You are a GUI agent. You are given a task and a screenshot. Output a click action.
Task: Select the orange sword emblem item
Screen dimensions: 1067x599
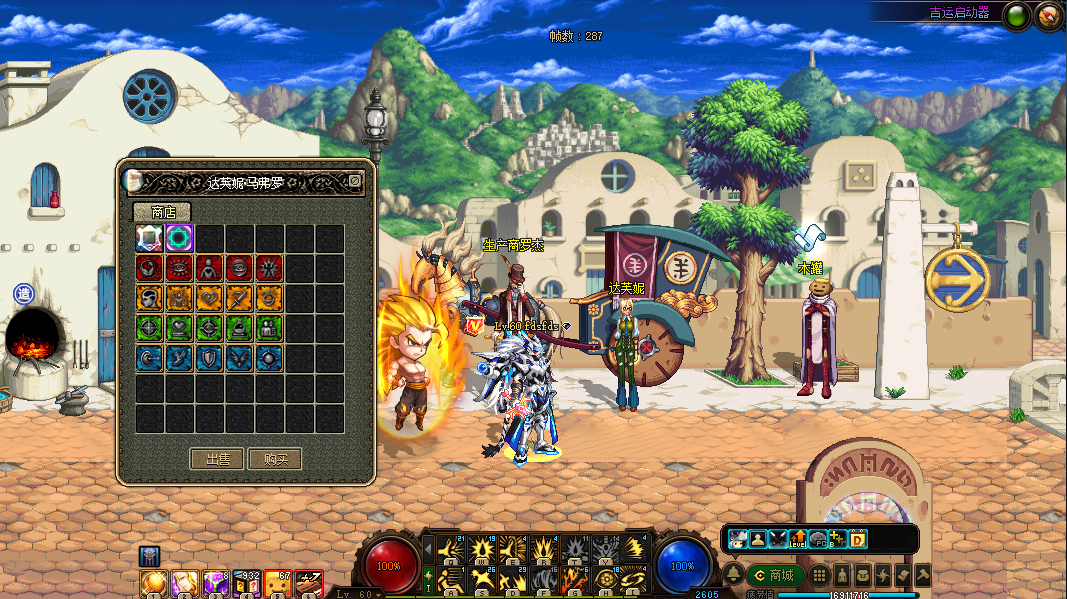(x=240, y=298)
